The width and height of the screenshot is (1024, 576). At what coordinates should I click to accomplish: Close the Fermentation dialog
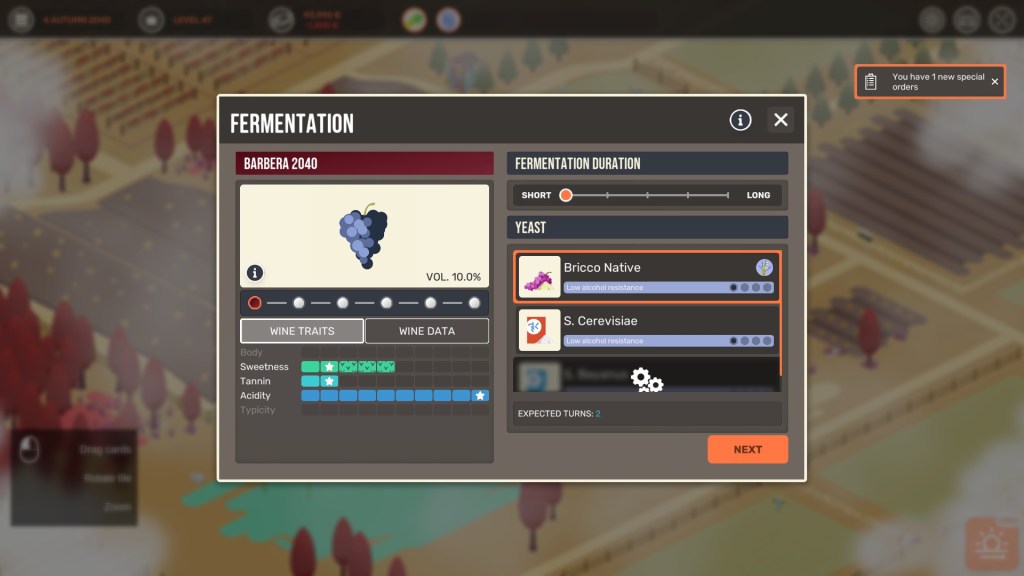point(781,120)
